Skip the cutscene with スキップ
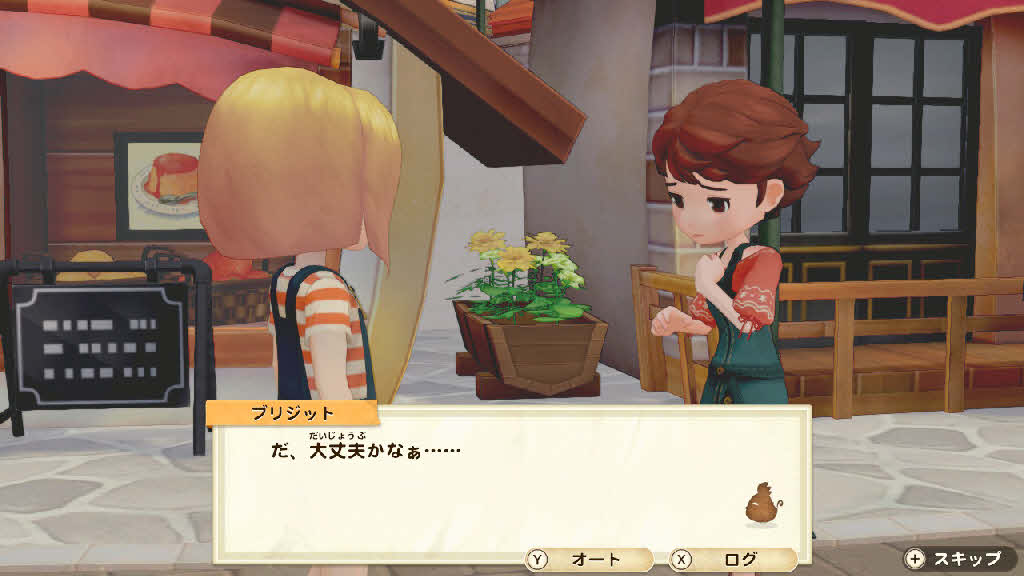The image size is (1024, 576). 956,559
